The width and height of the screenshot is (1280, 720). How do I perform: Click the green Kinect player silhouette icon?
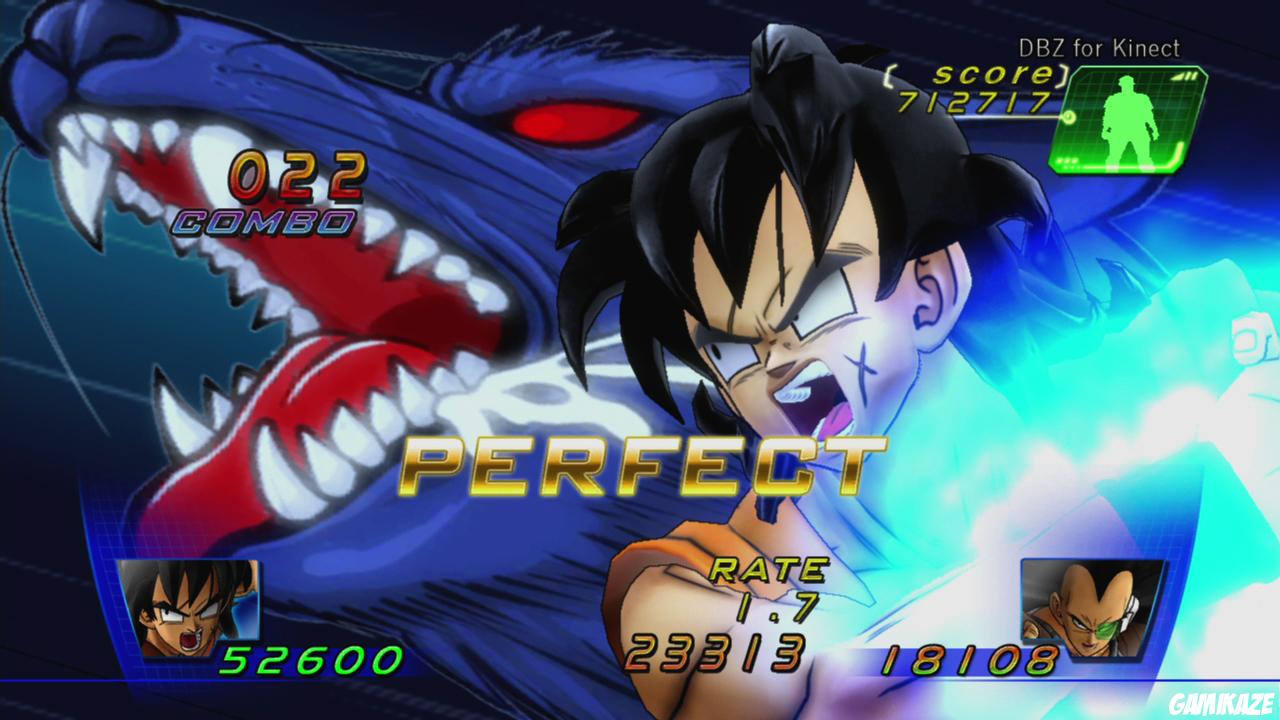1129,118
